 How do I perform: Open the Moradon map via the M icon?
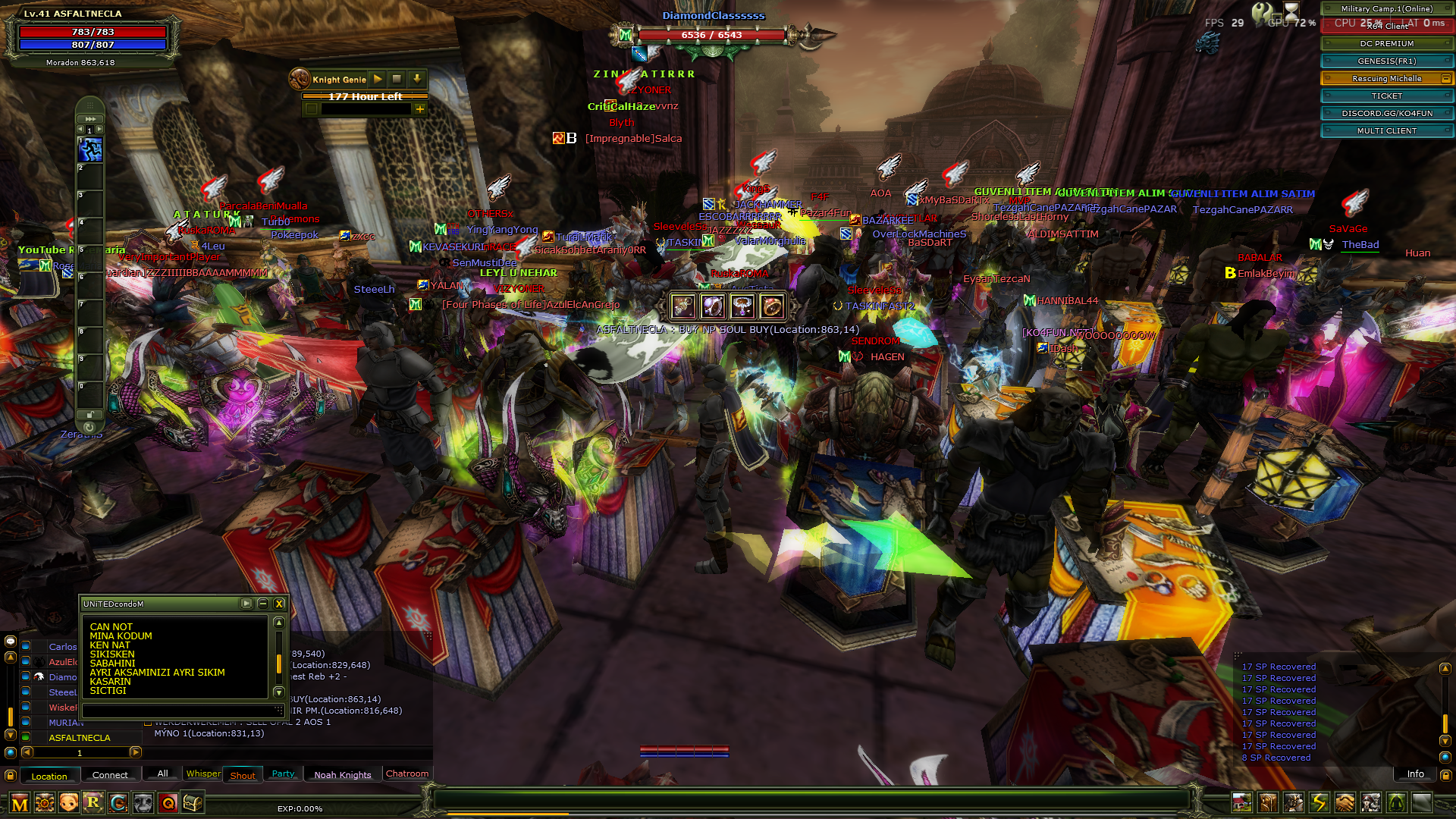coord(20,804)
